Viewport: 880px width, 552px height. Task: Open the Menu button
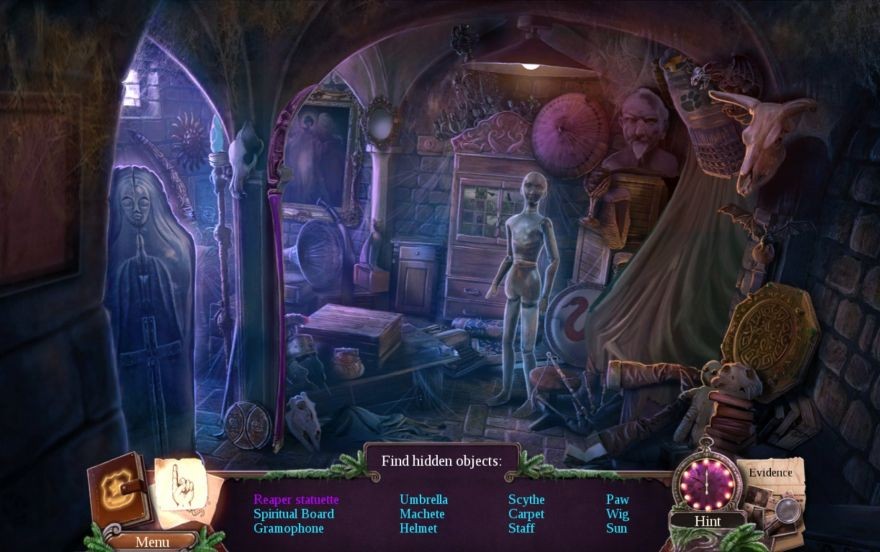coord(152,541)
